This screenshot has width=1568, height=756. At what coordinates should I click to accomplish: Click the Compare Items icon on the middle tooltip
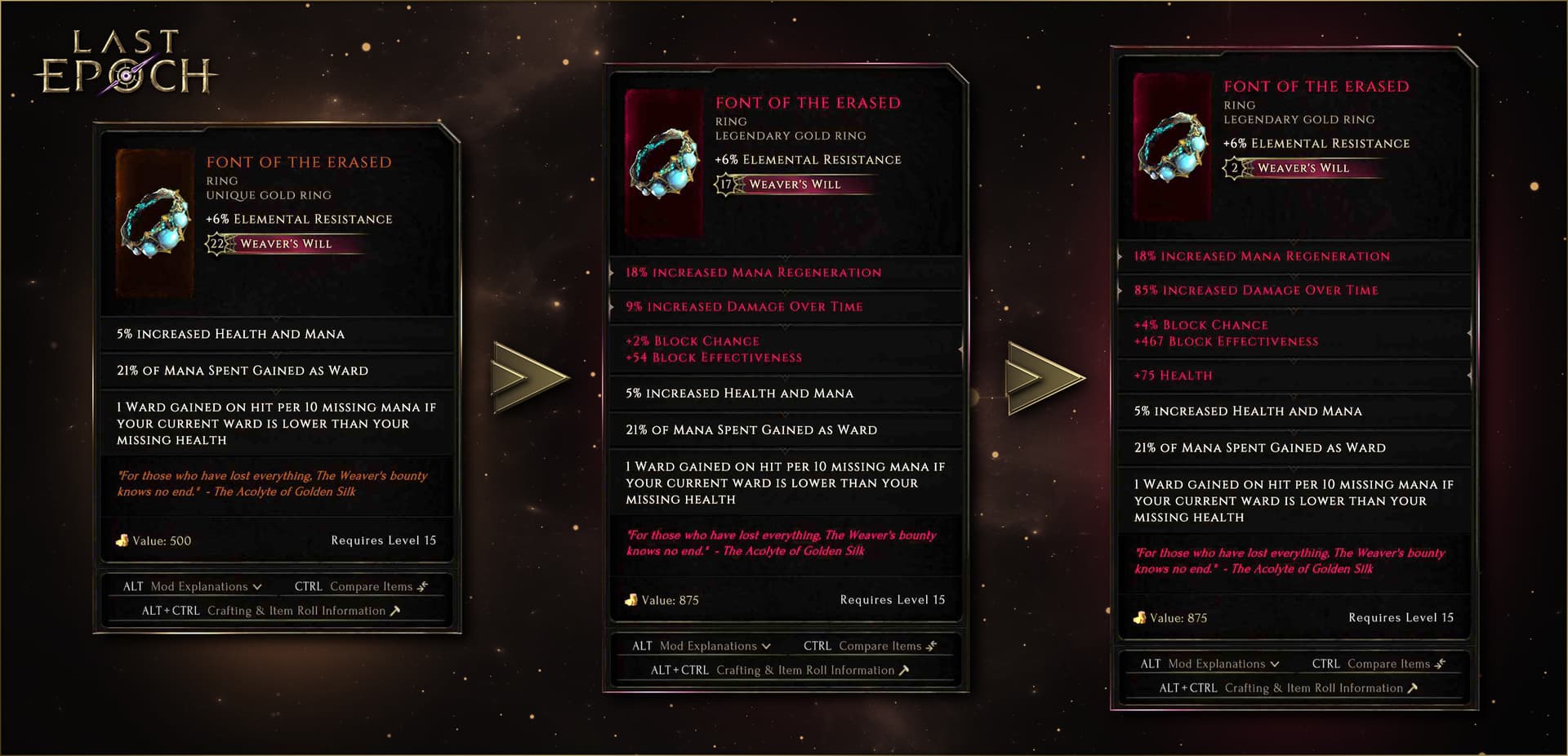point(931,645)
